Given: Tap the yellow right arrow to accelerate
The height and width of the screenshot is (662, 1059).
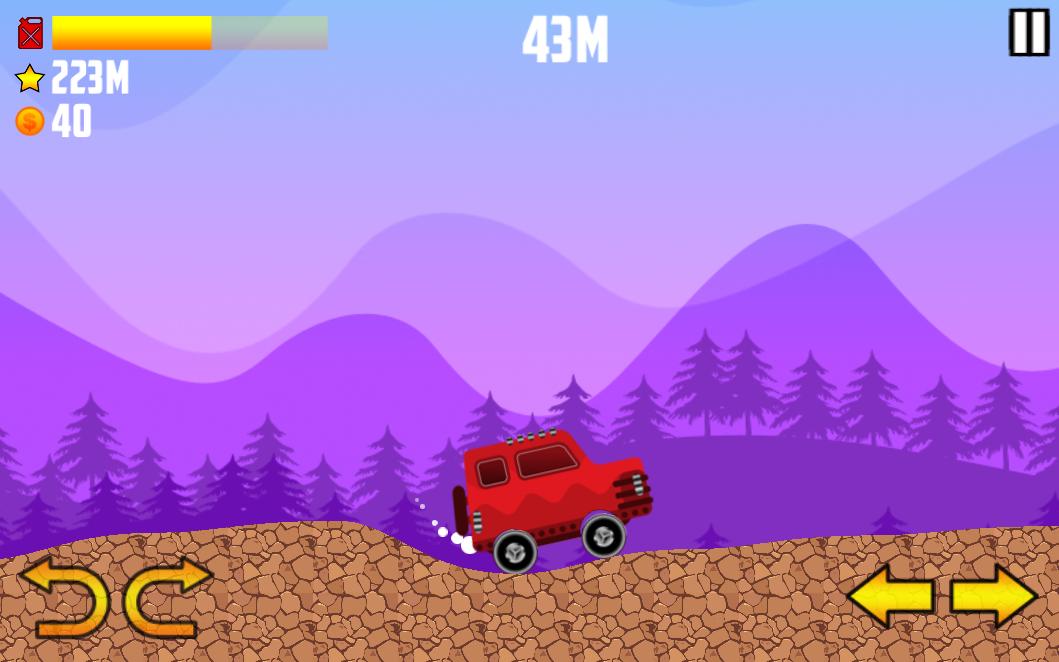Looking at the screenshot, I should [993, 597].
